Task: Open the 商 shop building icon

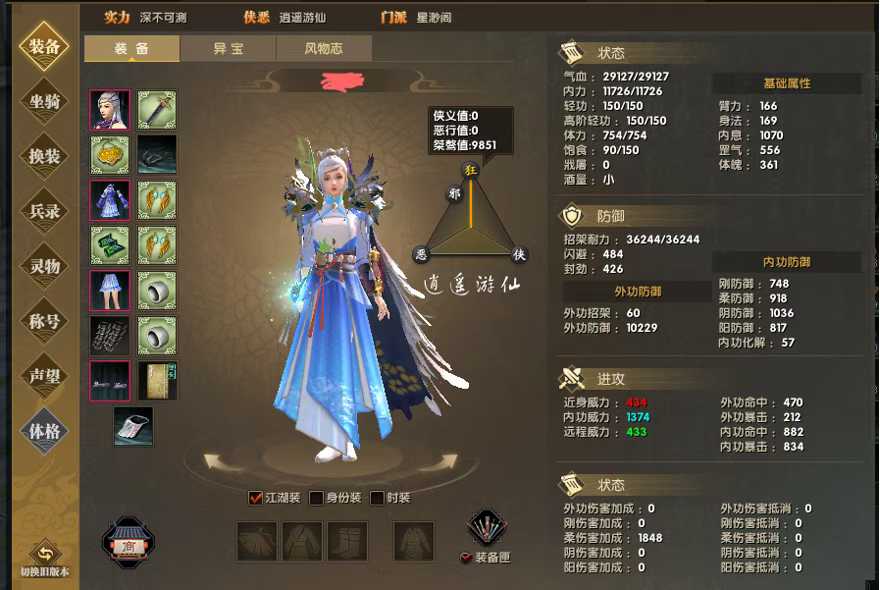Action: pyautogui.click(x=128, y=544)
